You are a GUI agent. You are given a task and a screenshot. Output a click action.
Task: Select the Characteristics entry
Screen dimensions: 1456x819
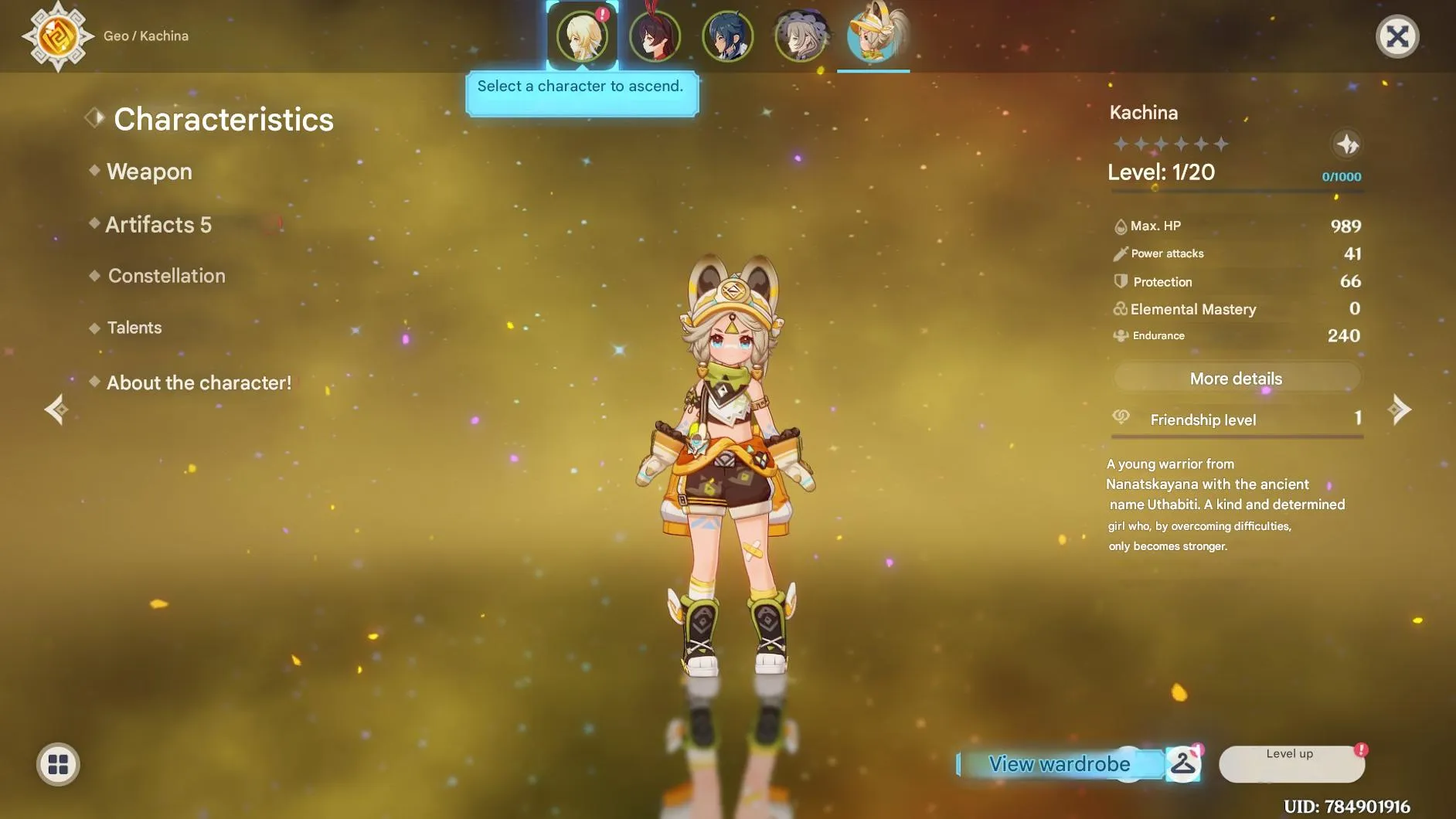223,120
